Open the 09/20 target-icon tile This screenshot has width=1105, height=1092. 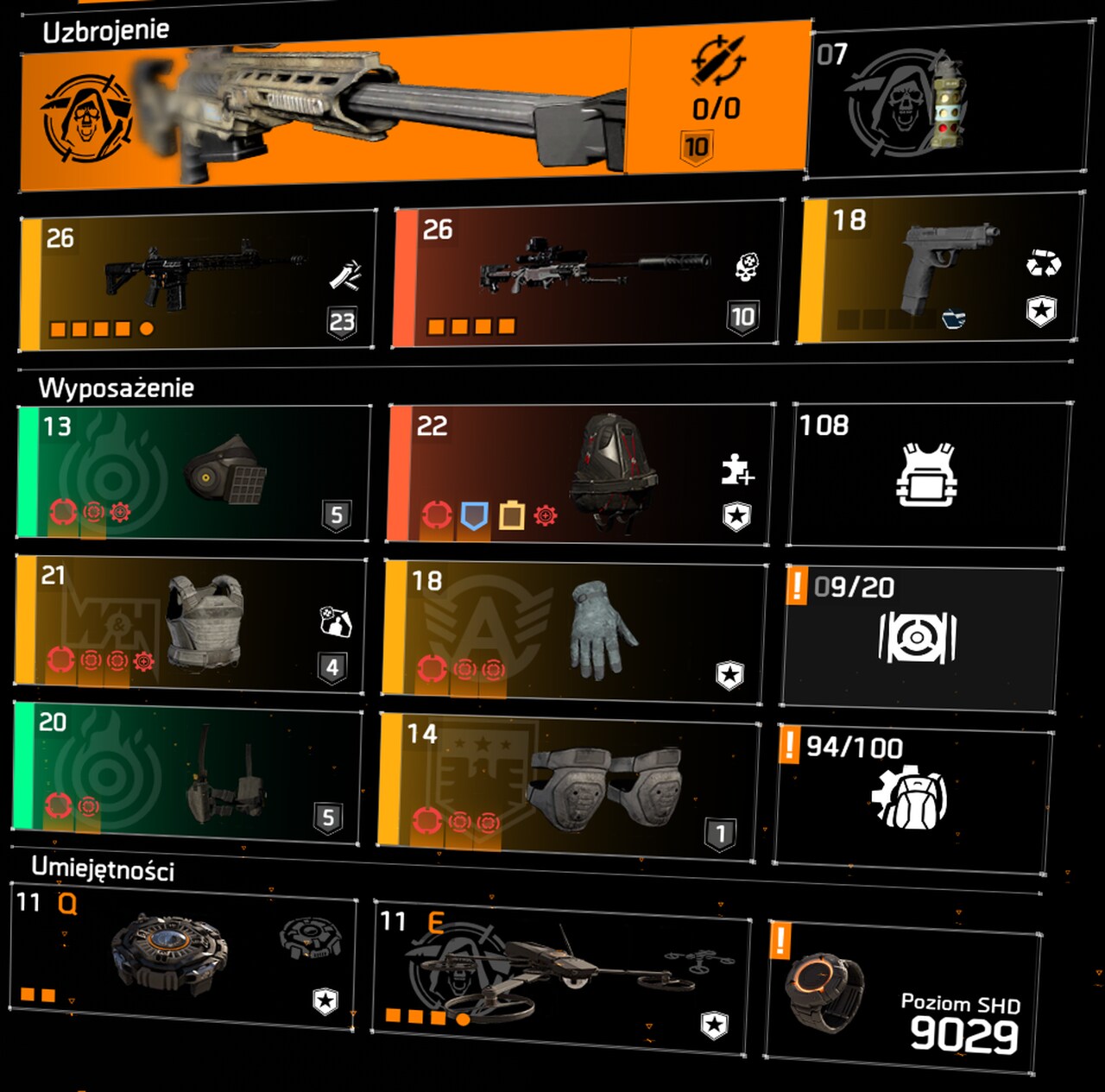[919, 638]
